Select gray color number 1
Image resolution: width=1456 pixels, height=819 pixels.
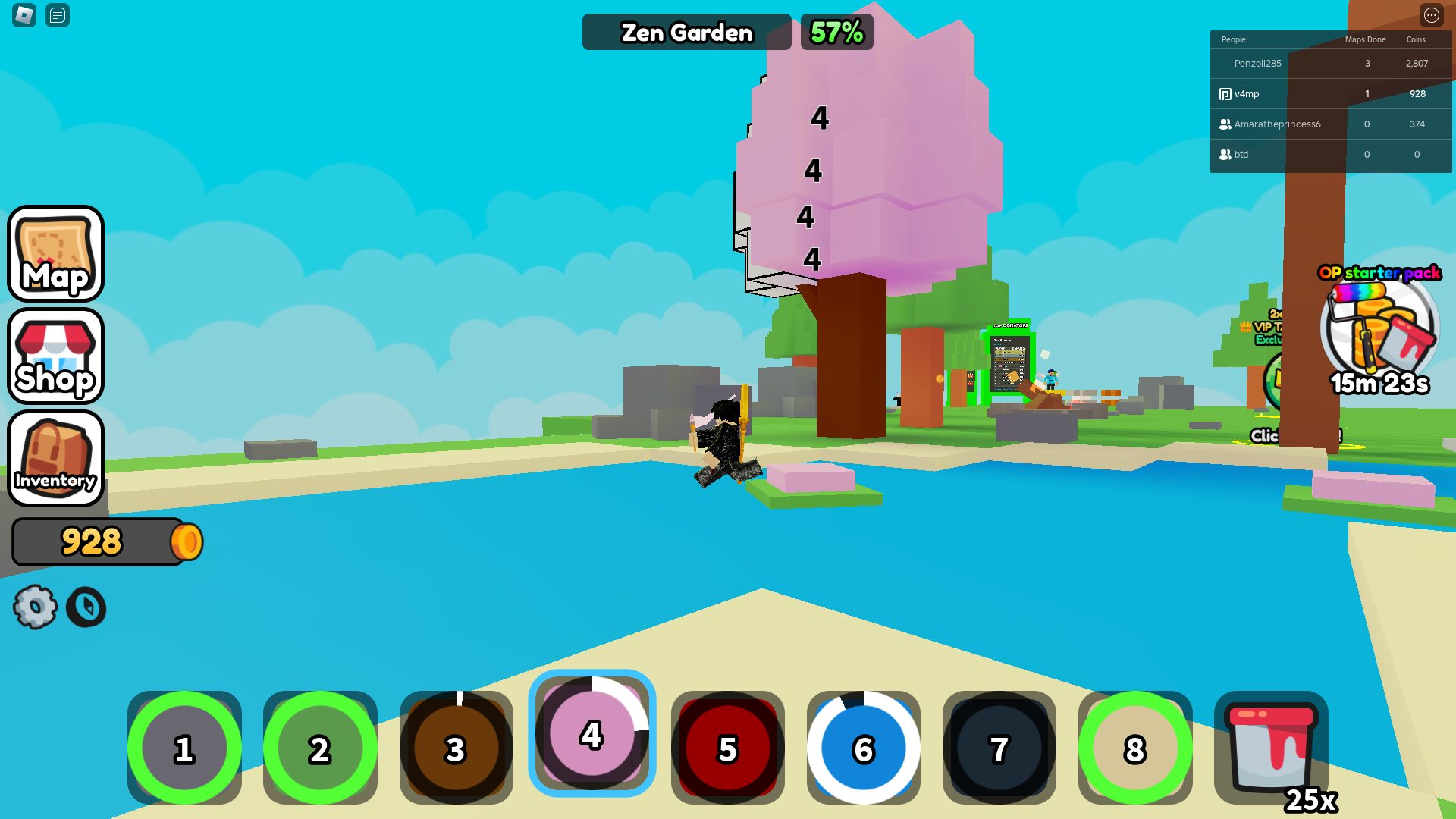[x=184, y=748]
